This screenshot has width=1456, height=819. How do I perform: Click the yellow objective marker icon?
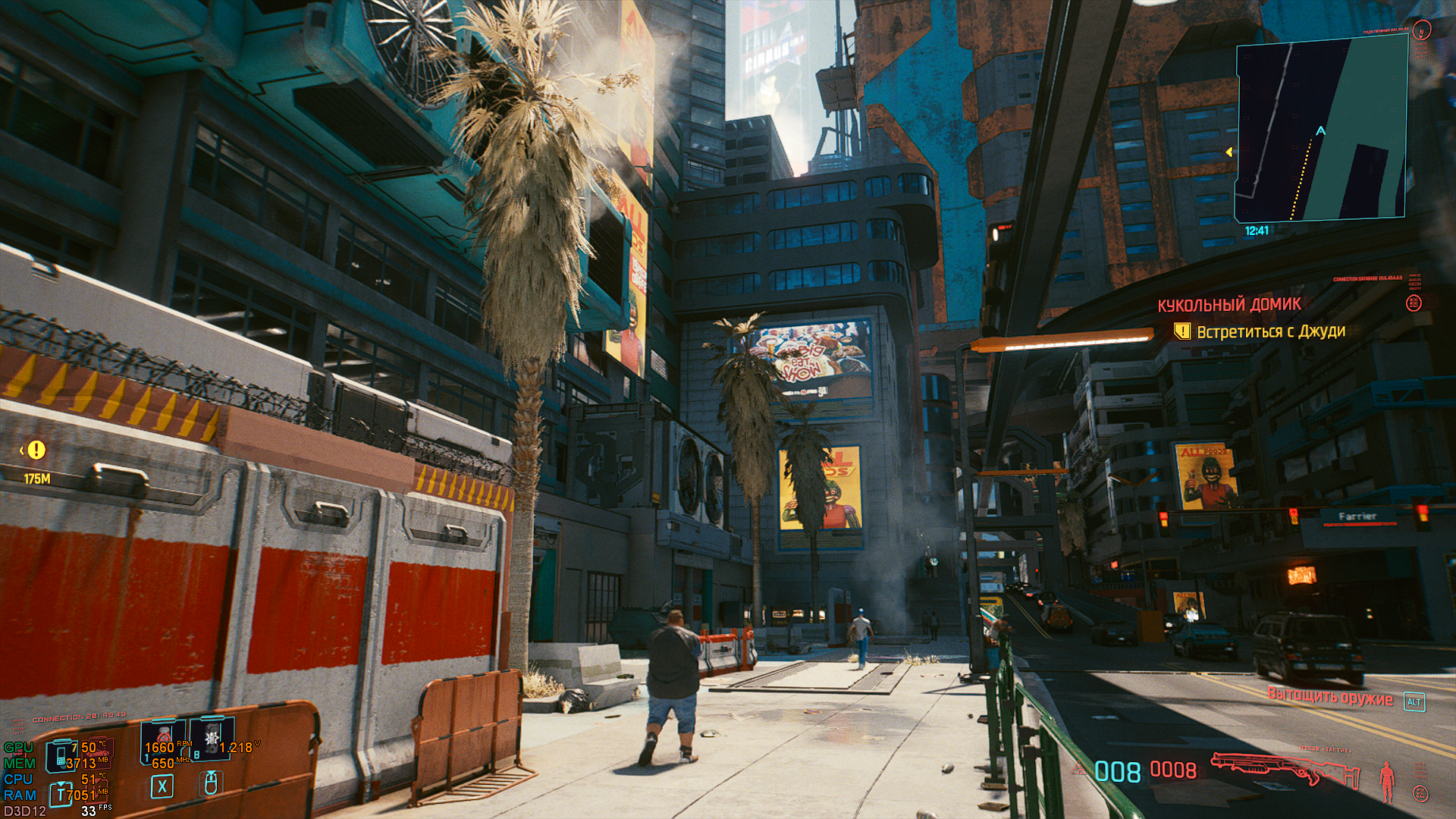(x=1181, y=331)
